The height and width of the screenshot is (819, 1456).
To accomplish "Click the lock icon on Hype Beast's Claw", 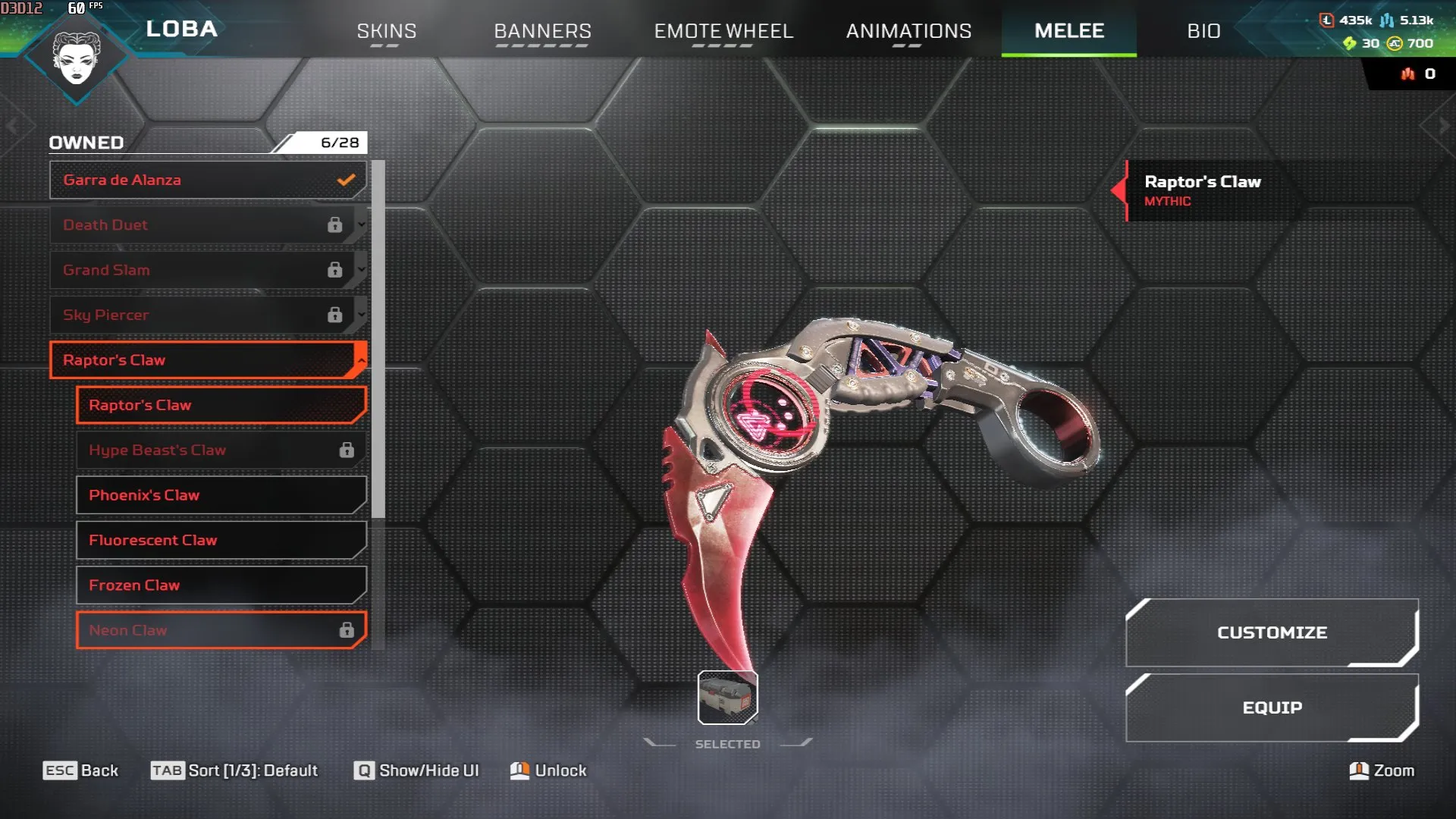I will click(347, 449).
